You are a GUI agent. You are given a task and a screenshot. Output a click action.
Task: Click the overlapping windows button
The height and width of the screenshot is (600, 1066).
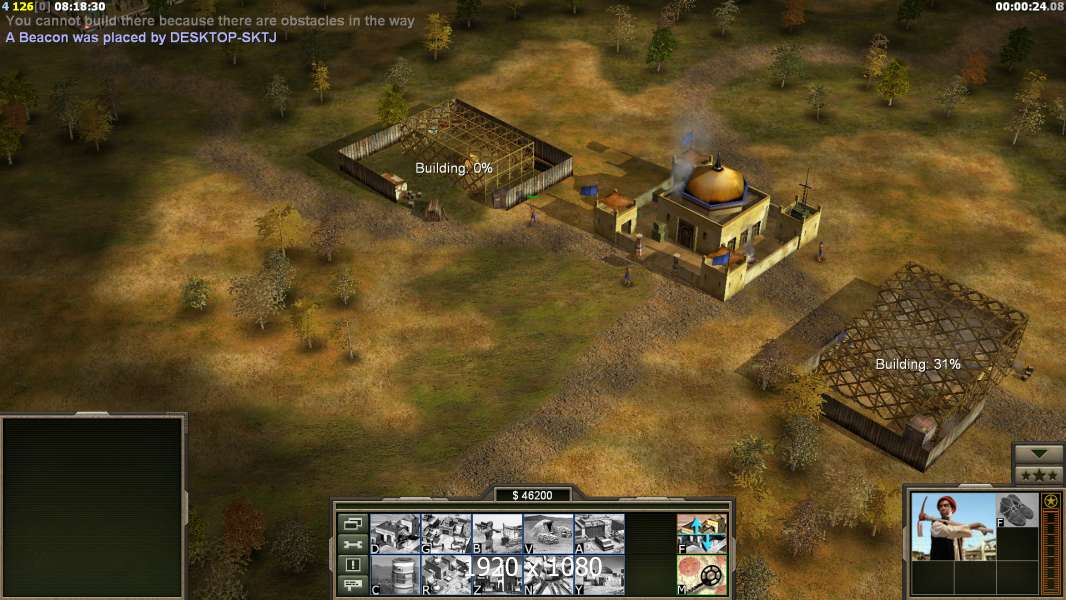click(x=352, y=523)
